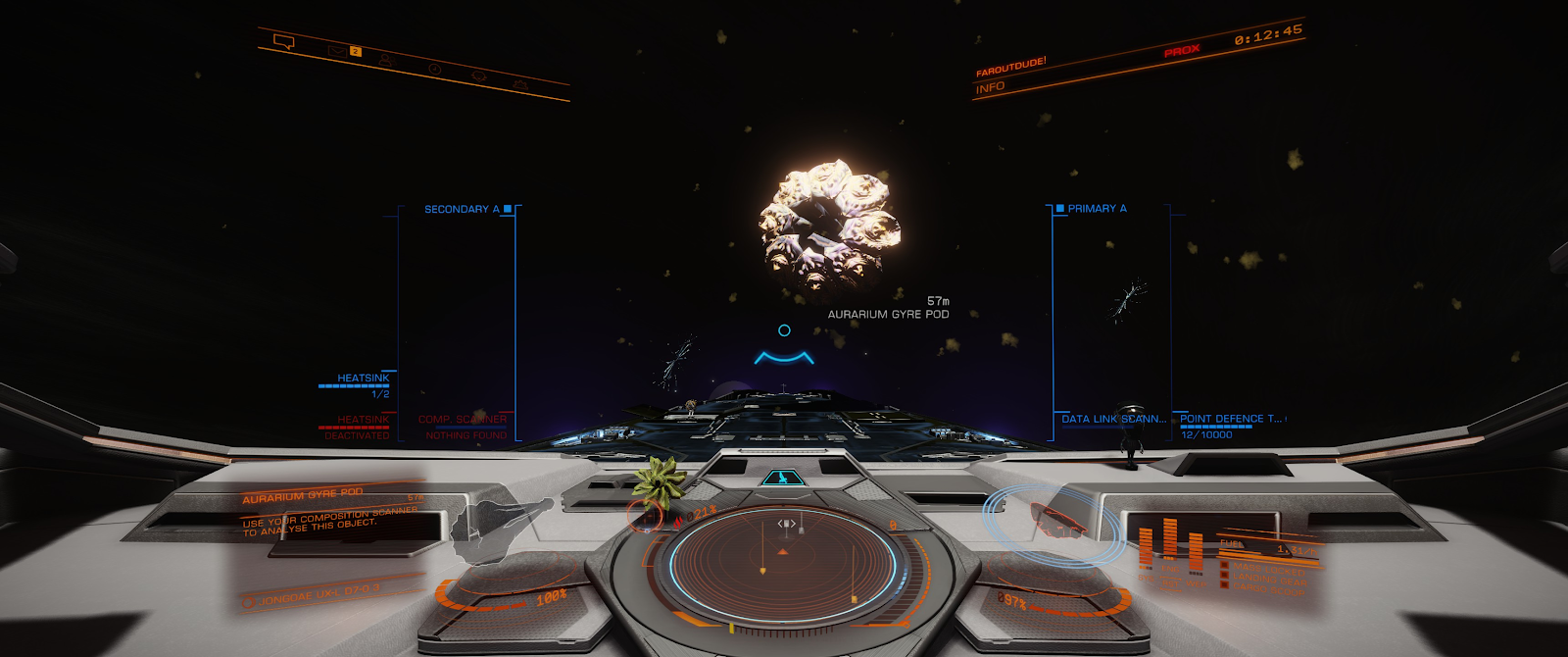Screen dimensions: 1568x657
Task: Click the SYS power distributor column
Action: (1146, 548)
